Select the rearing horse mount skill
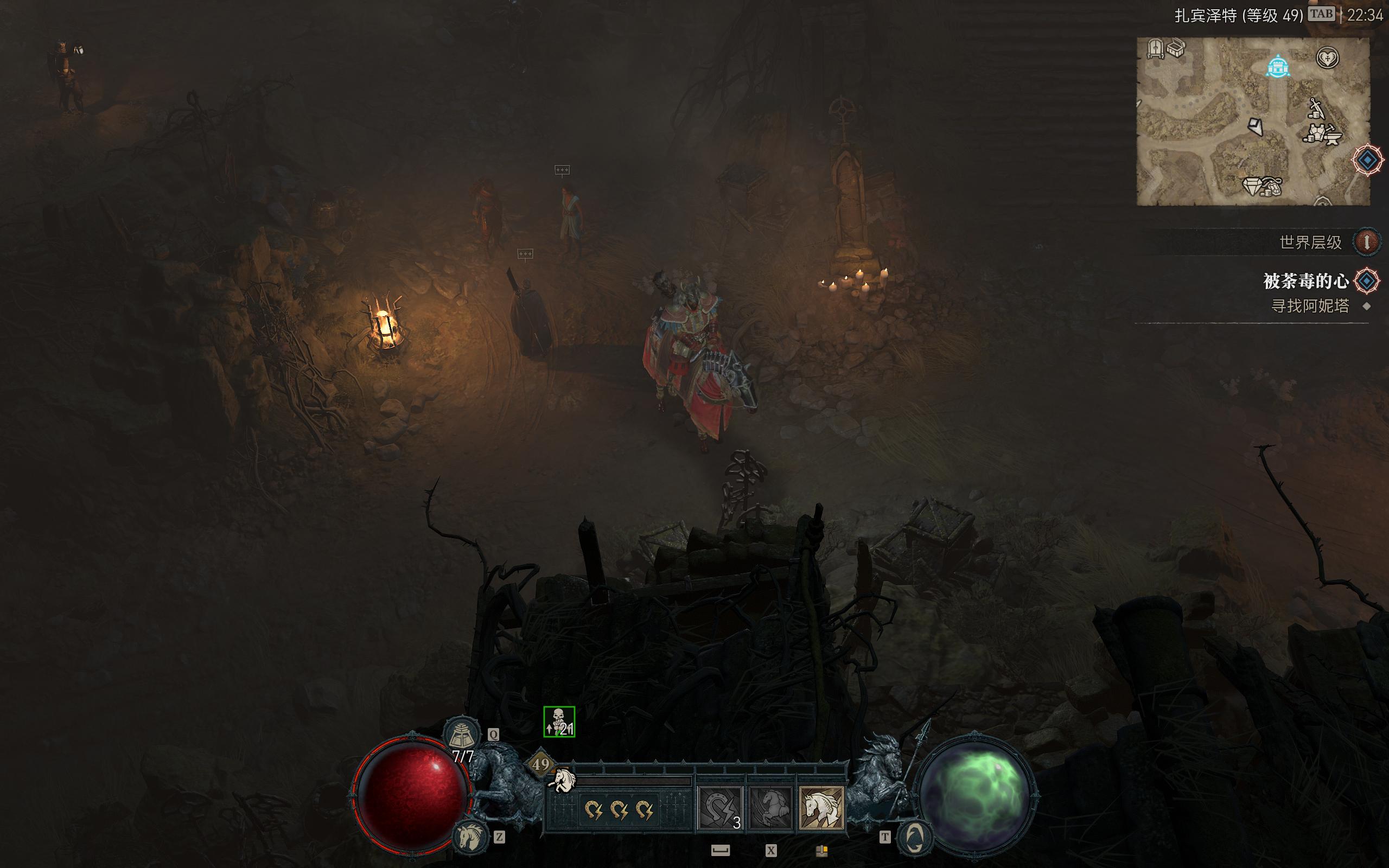 pyautogui.click(x=770, y=809)
